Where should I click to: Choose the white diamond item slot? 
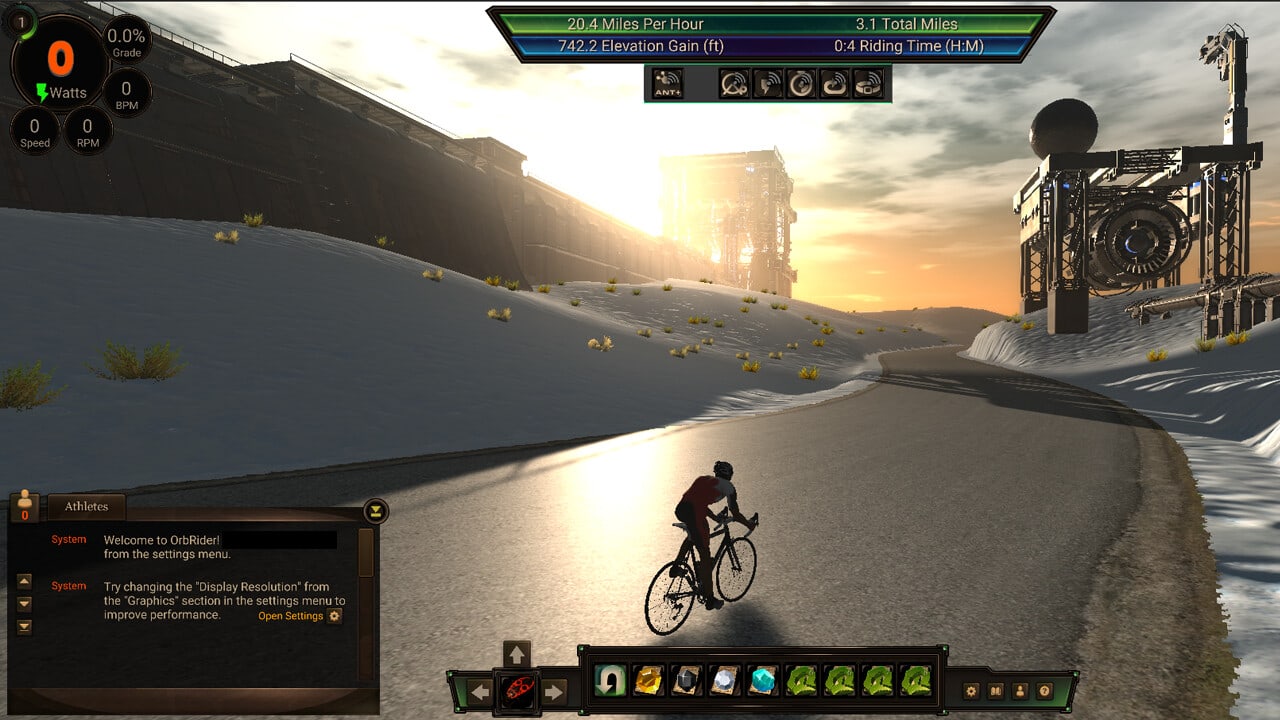click(725, 681)
